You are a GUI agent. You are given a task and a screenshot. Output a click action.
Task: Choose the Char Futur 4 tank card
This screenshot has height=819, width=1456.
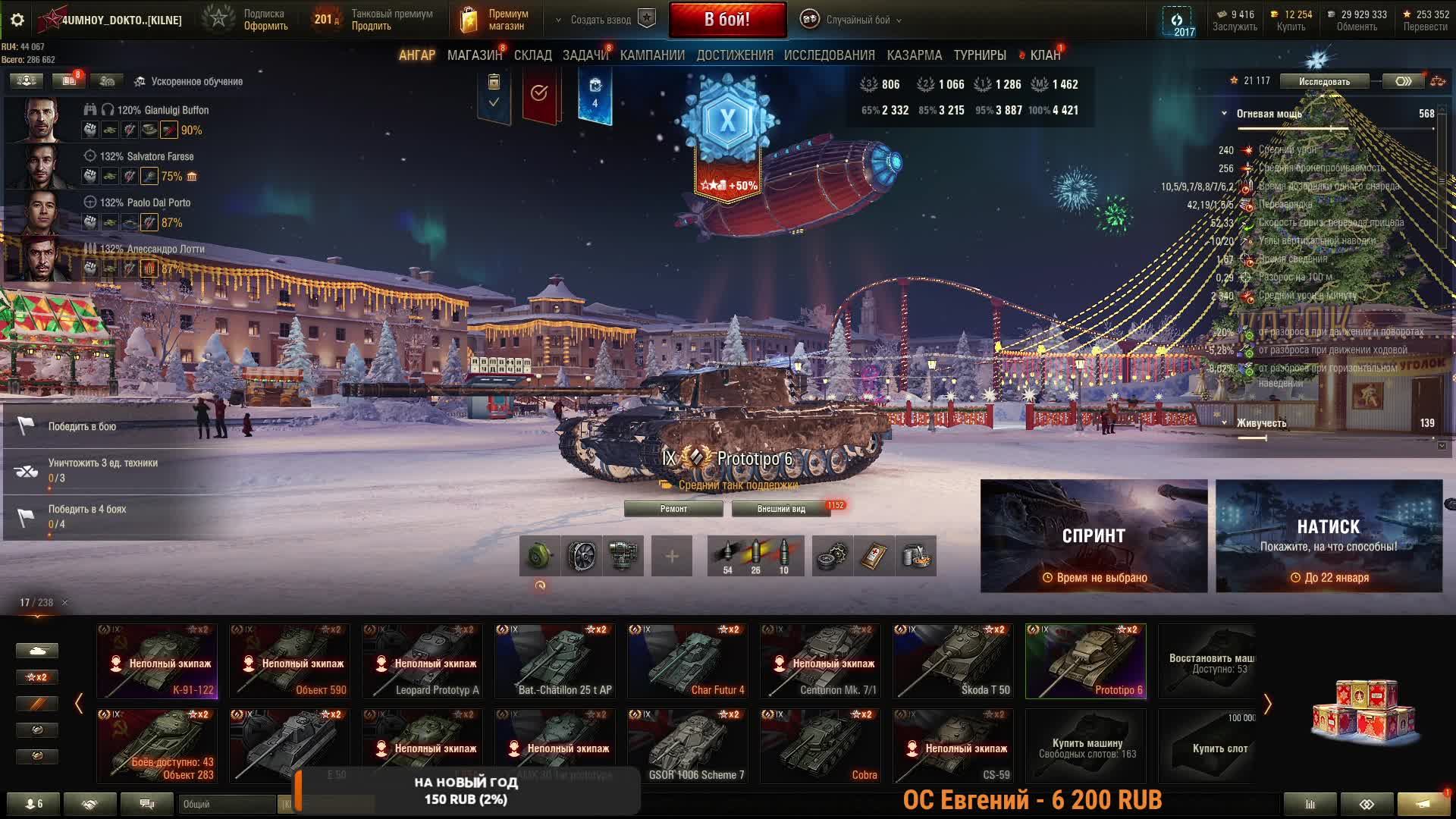tap(687, 661)
